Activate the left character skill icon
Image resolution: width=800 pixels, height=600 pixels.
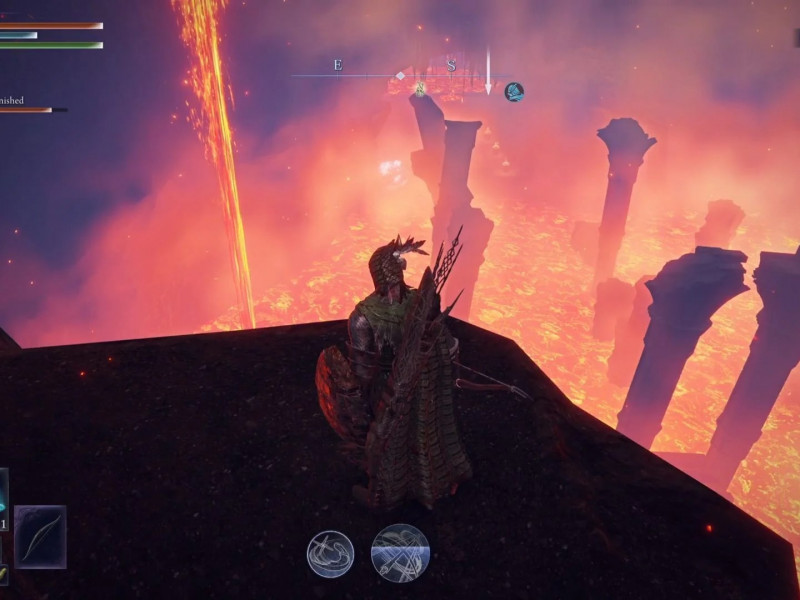pyautogui.click(x=330, y=553)
